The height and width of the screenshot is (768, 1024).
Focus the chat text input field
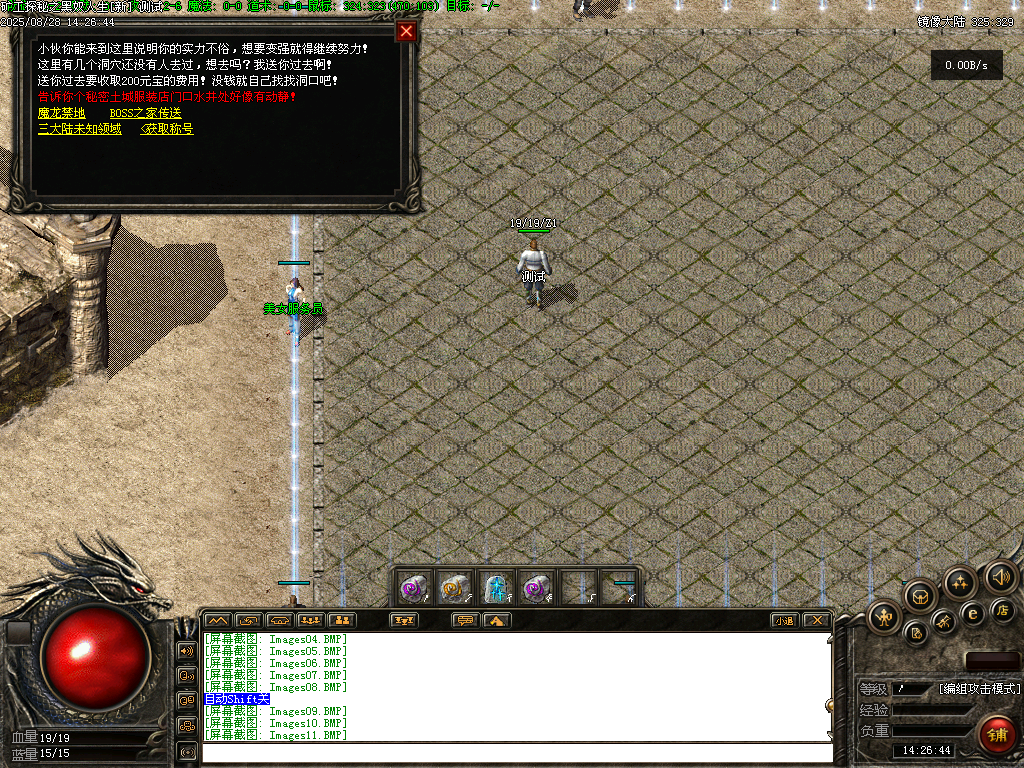coord(515,753)
